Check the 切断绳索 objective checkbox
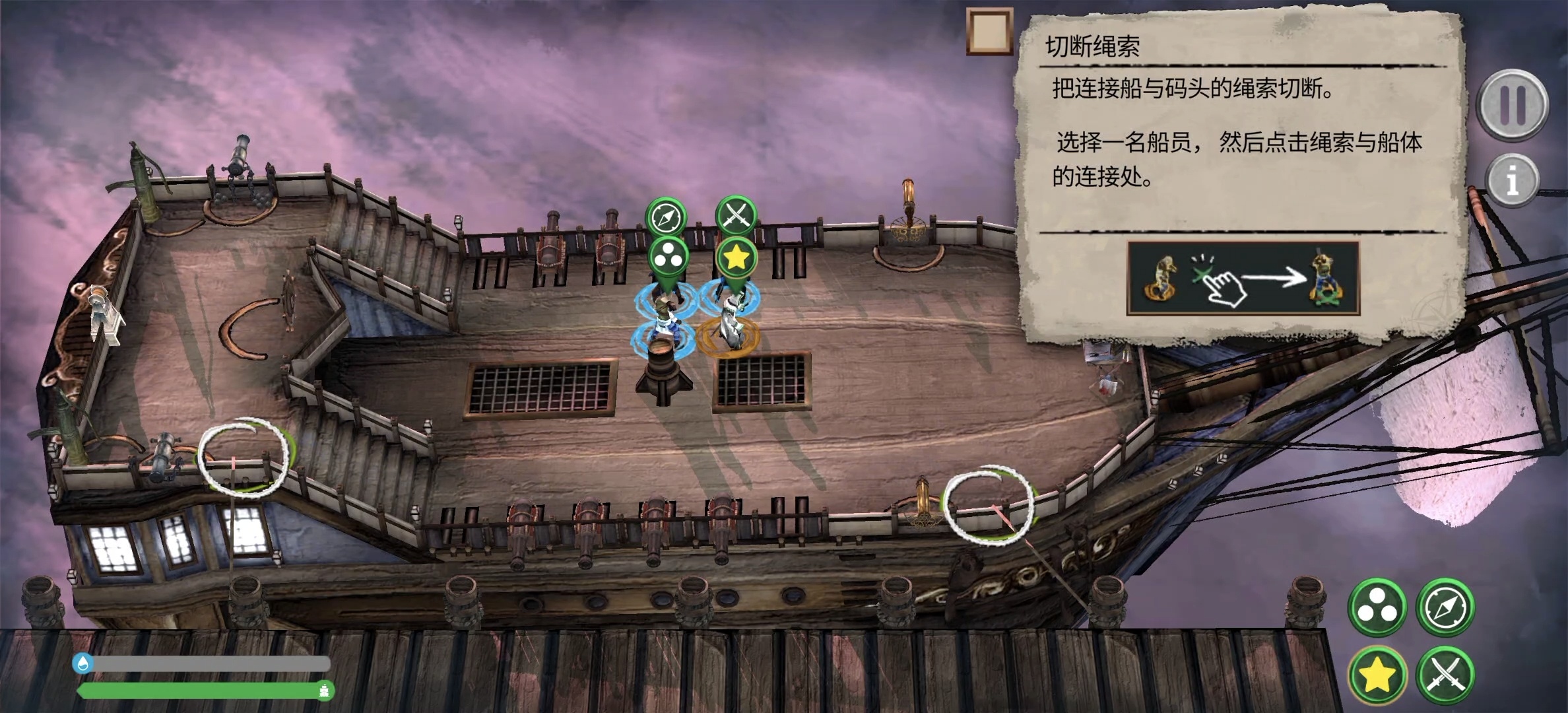 pos(990,30)
